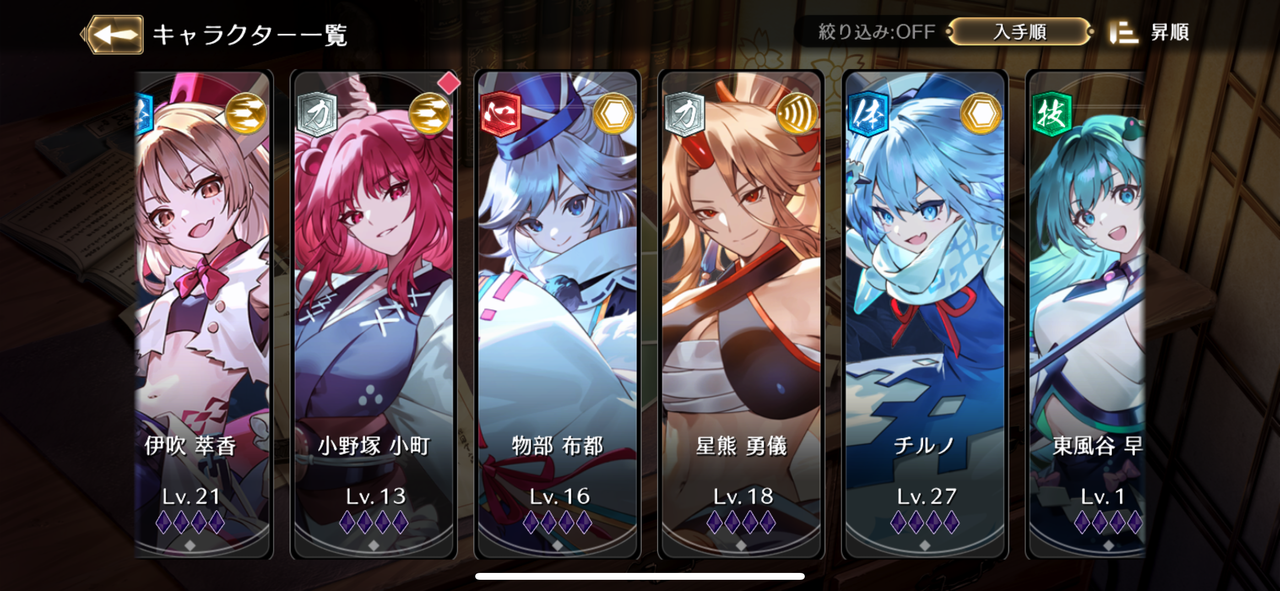This screenshot has height=591, width=1280.
Task: Open the 物部 布都 character card
Action: (557, 310)
